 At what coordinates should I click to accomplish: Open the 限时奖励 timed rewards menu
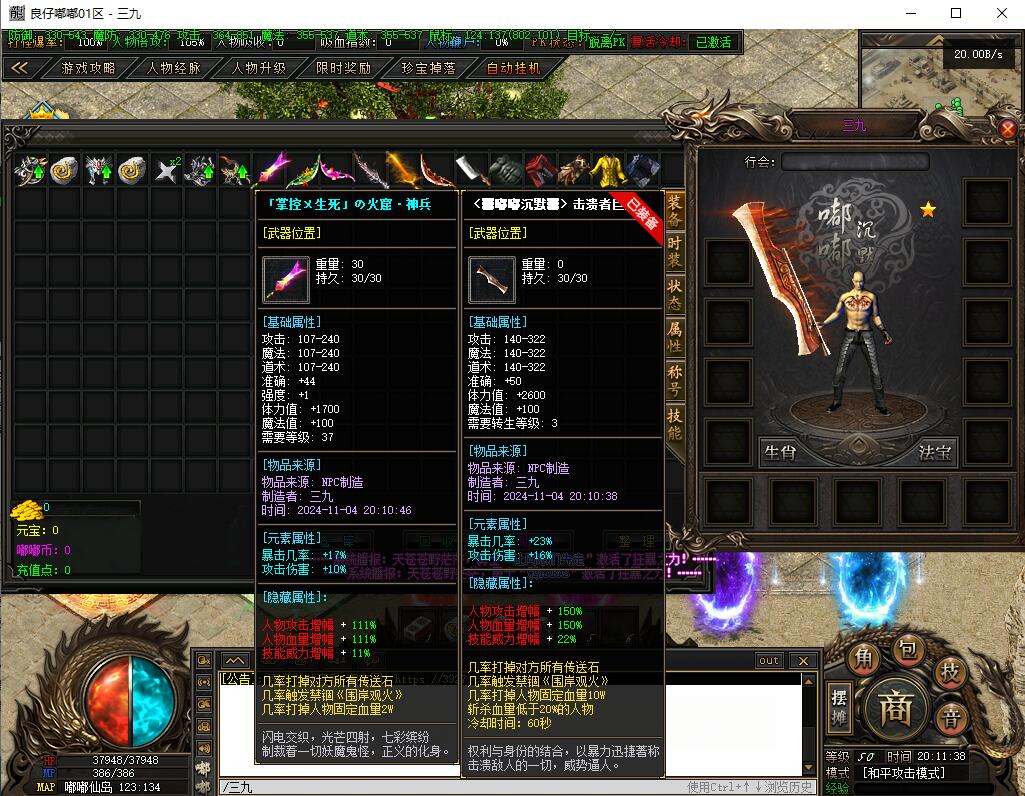coord(343,68)
